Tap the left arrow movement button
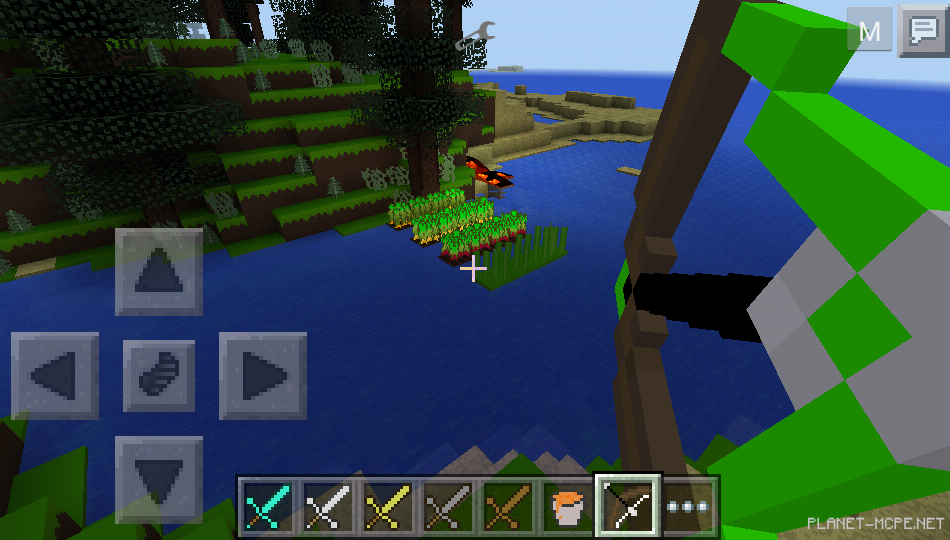 55,376
